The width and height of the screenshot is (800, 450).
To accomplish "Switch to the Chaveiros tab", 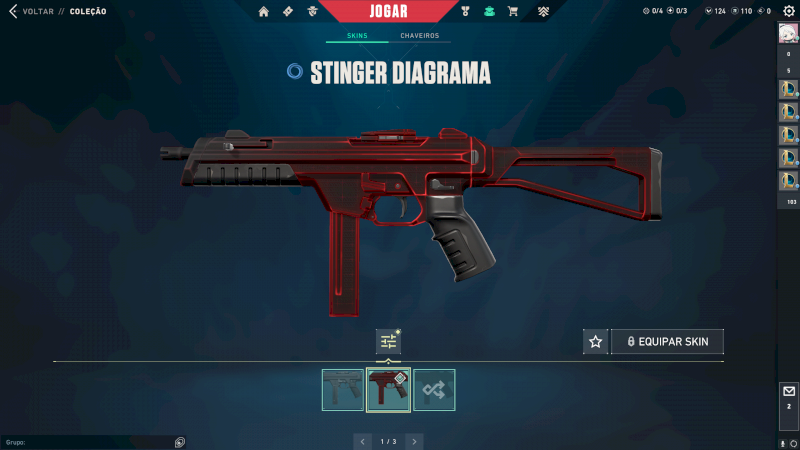I will 419,36.
